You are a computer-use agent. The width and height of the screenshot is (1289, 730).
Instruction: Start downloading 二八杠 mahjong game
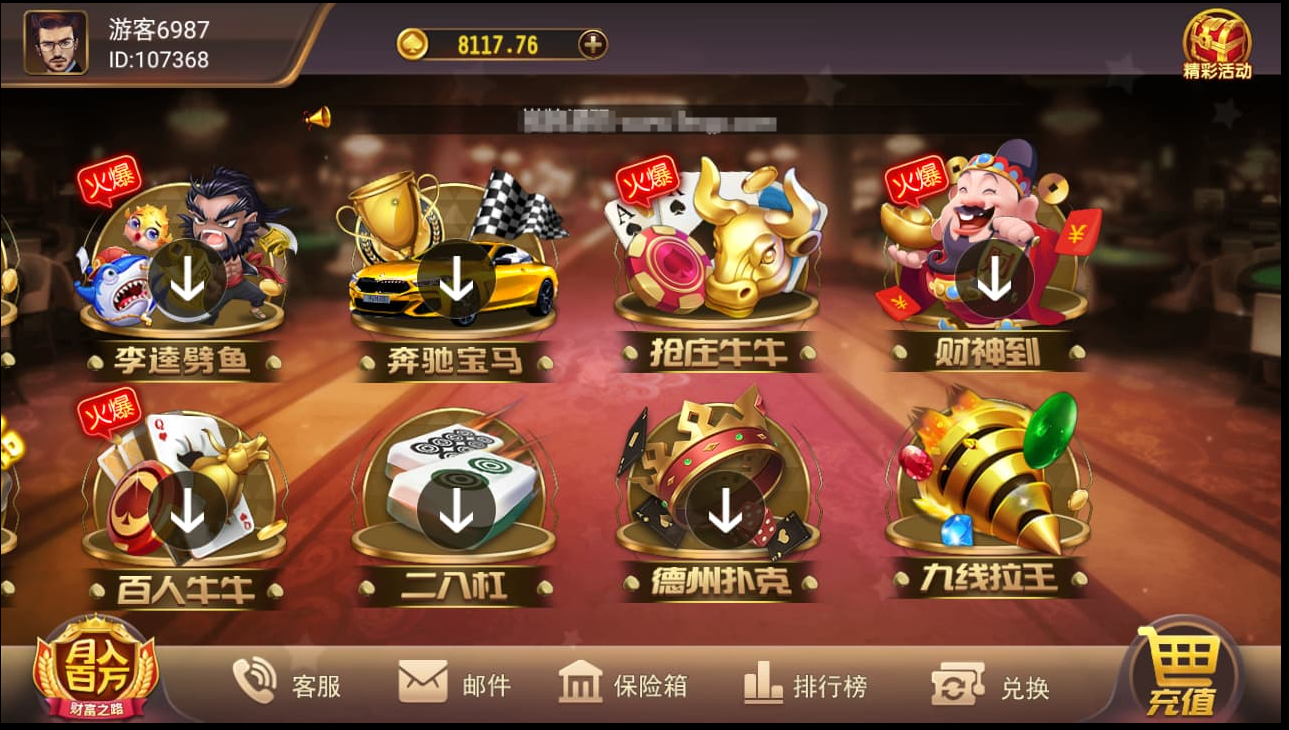pyautogui.click(x=453, y=513)
